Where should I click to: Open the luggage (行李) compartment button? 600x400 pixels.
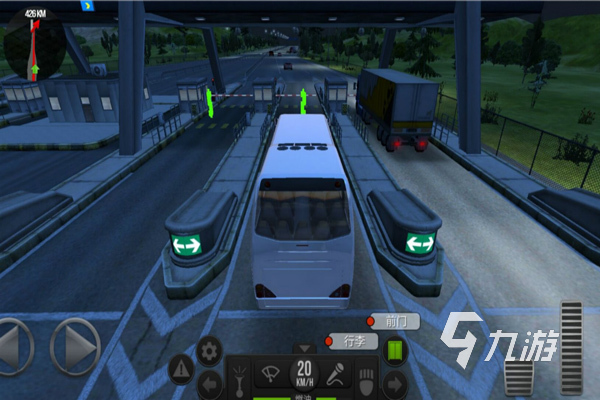[351, 341]
